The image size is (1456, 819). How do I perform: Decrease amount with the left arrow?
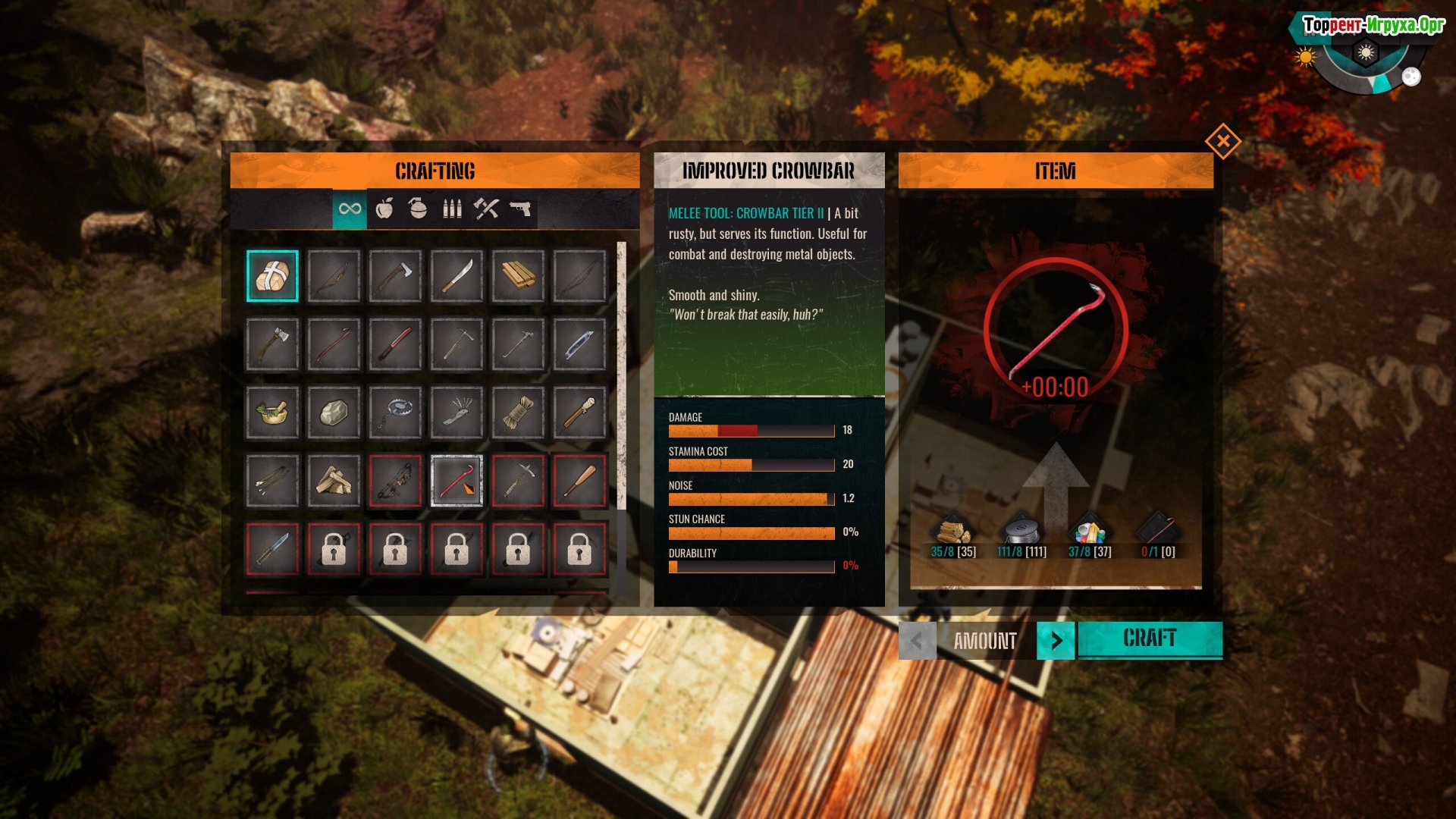pyautogui.click(x=917, y=641)
